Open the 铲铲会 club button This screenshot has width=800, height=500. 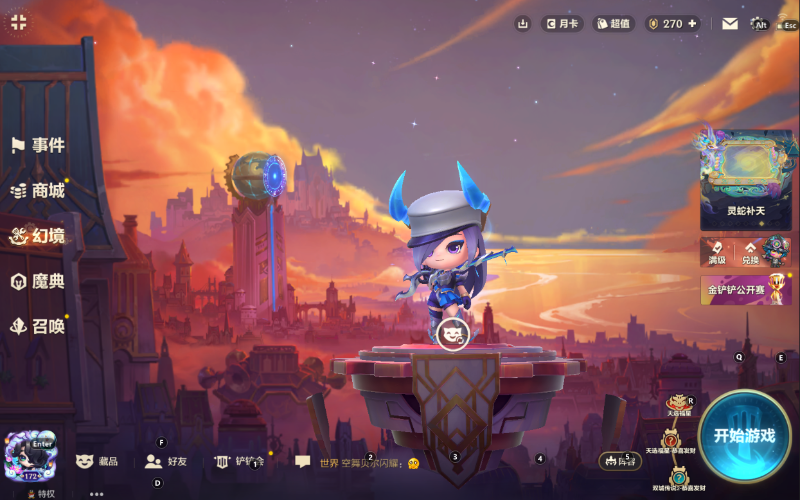click(x=238, y=461)
